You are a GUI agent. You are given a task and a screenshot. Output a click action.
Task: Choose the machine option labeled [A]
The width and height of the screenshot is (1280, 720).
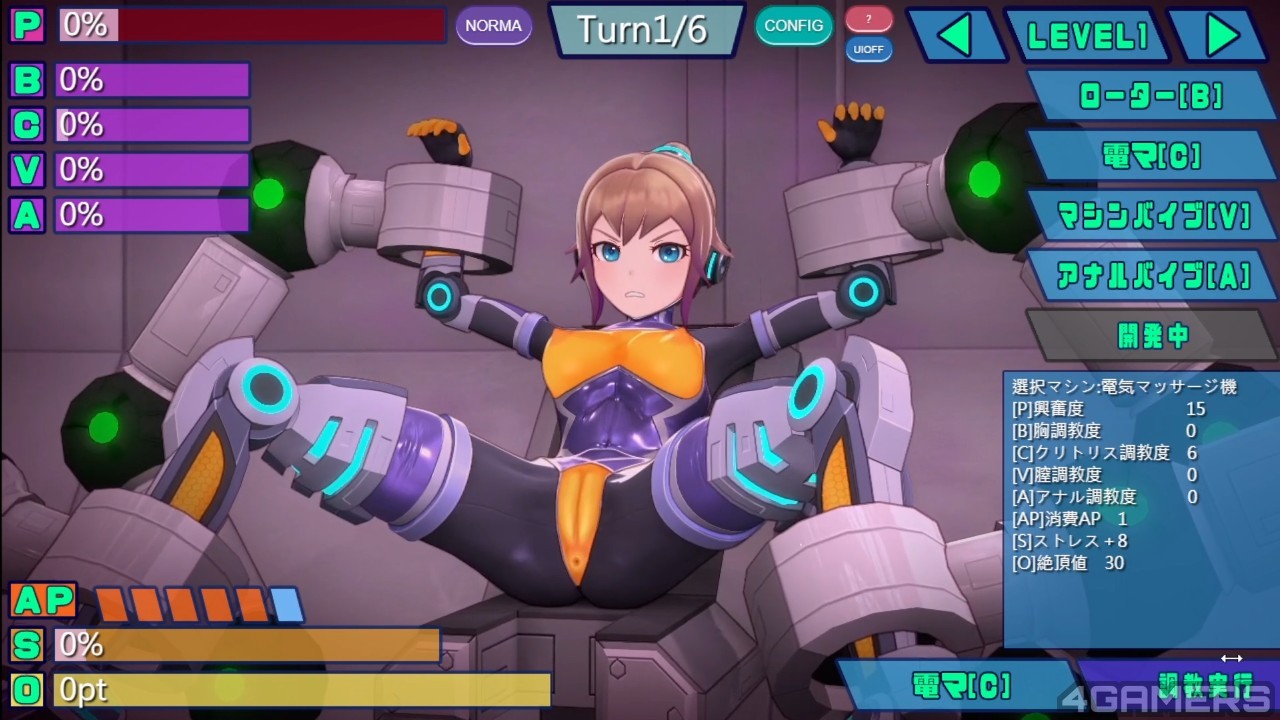[x=1152, y=275]
